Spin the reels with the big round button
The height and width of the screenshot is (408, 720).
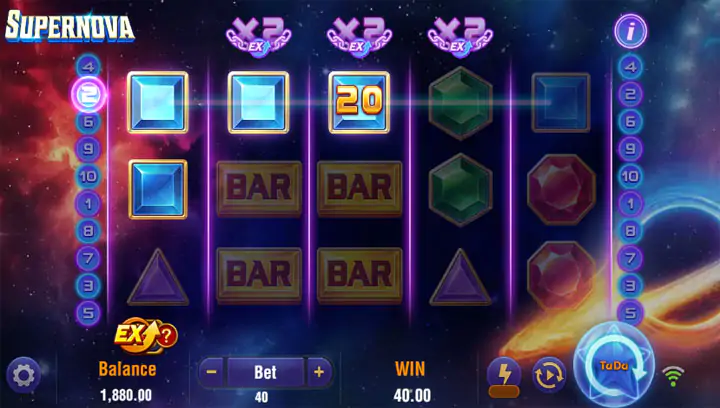tap(613, 365)
